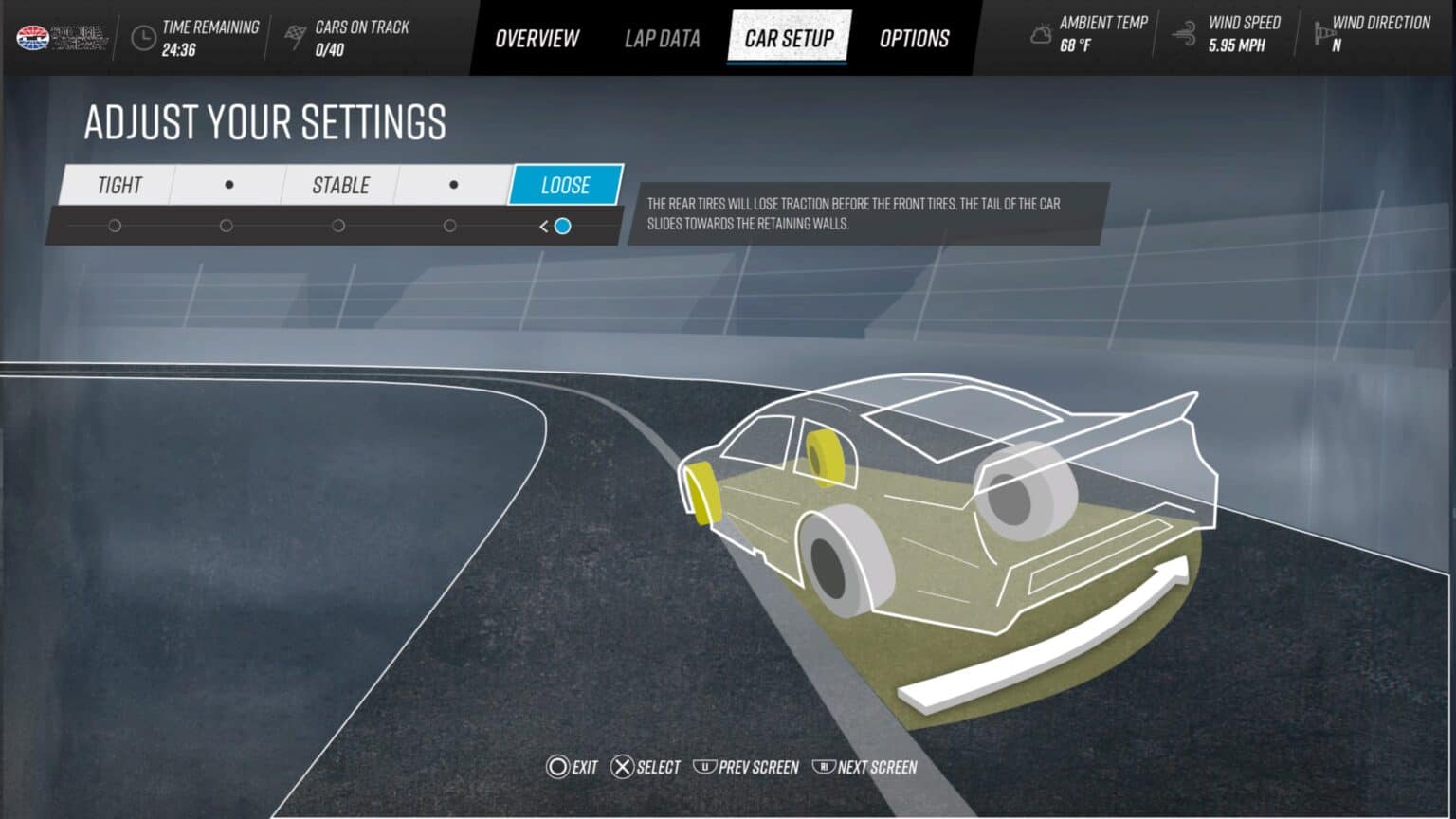The image size is (1456, 819).
Task: Click the X Select button icon at the bottom
Action: [623, 767]
